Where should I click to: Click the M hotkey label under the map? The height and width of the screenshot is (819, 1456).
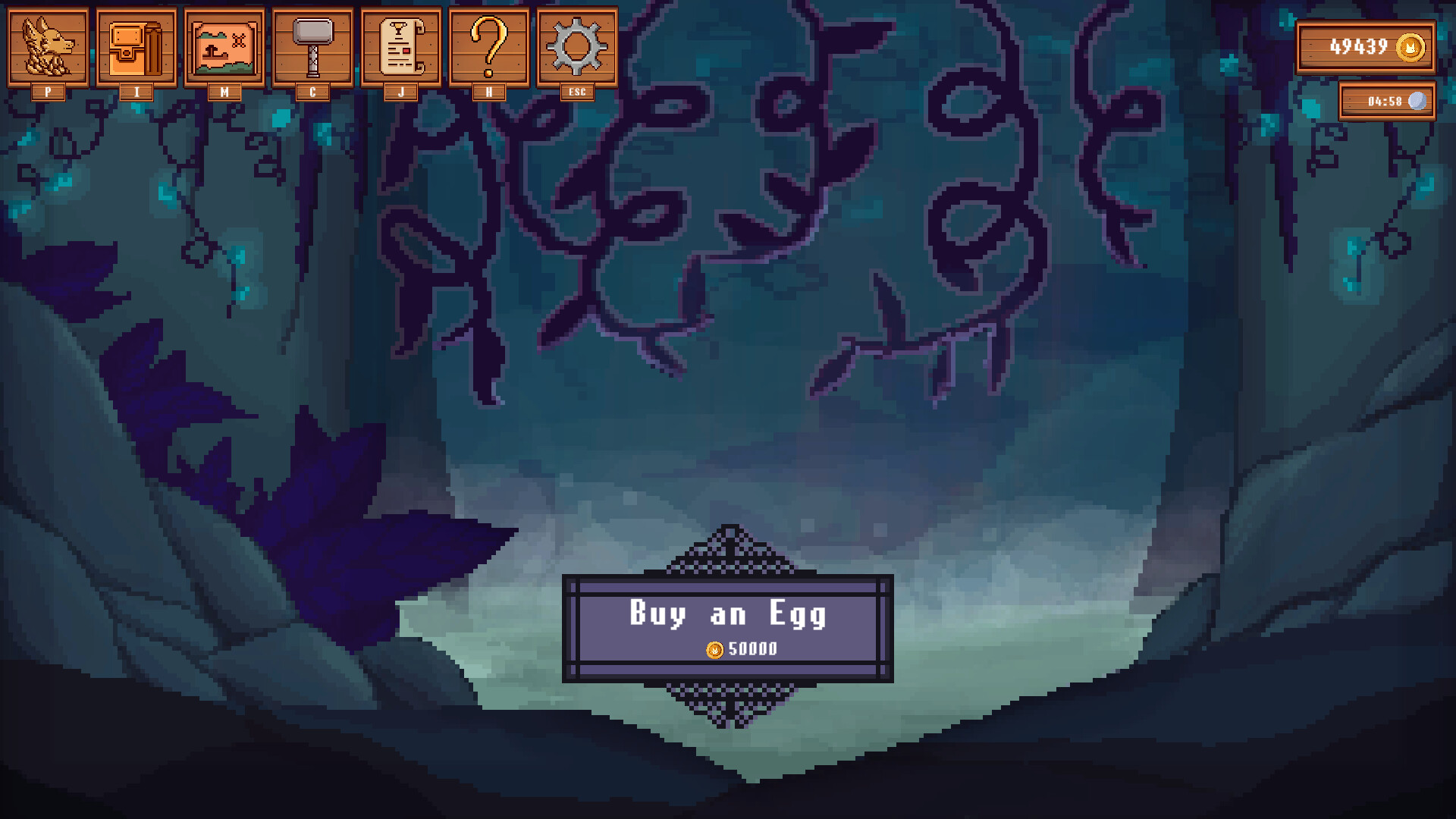[x=224, y=93]
